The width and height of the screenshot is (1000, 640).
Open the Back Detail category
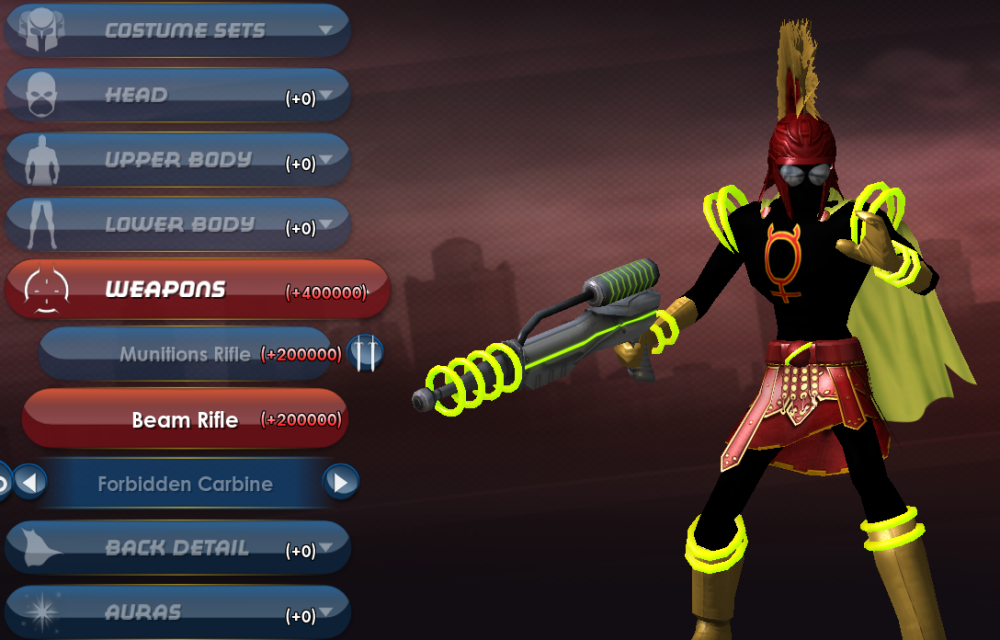[180, 549]
